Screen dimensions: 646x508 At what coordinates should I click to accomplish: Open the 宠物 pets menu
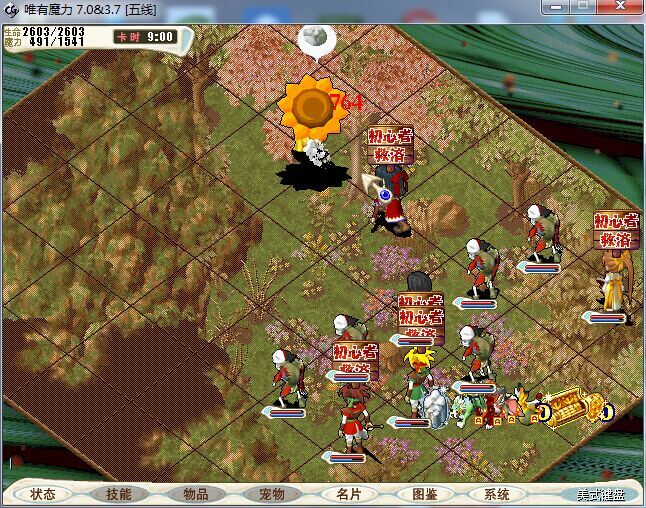pyautogui.click(x=271, y=494)
